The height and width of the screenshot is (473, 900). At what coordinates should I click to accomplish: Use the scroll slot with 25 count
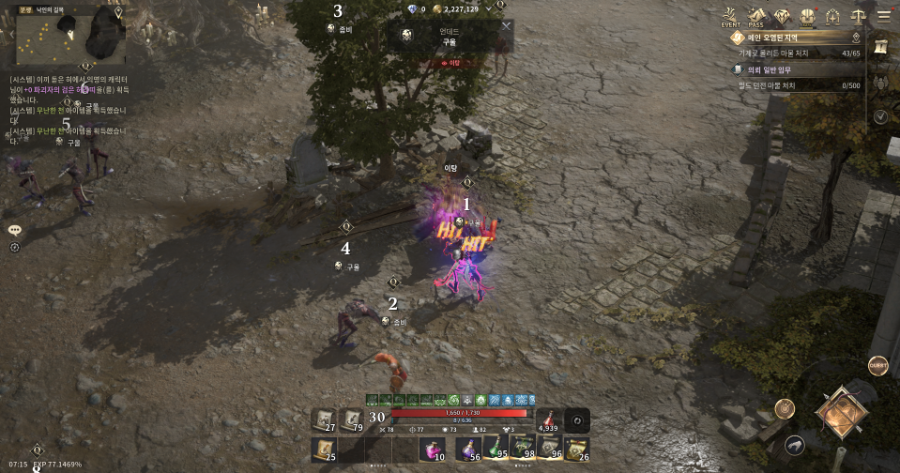pyautogui.click(x=324, y=449)
